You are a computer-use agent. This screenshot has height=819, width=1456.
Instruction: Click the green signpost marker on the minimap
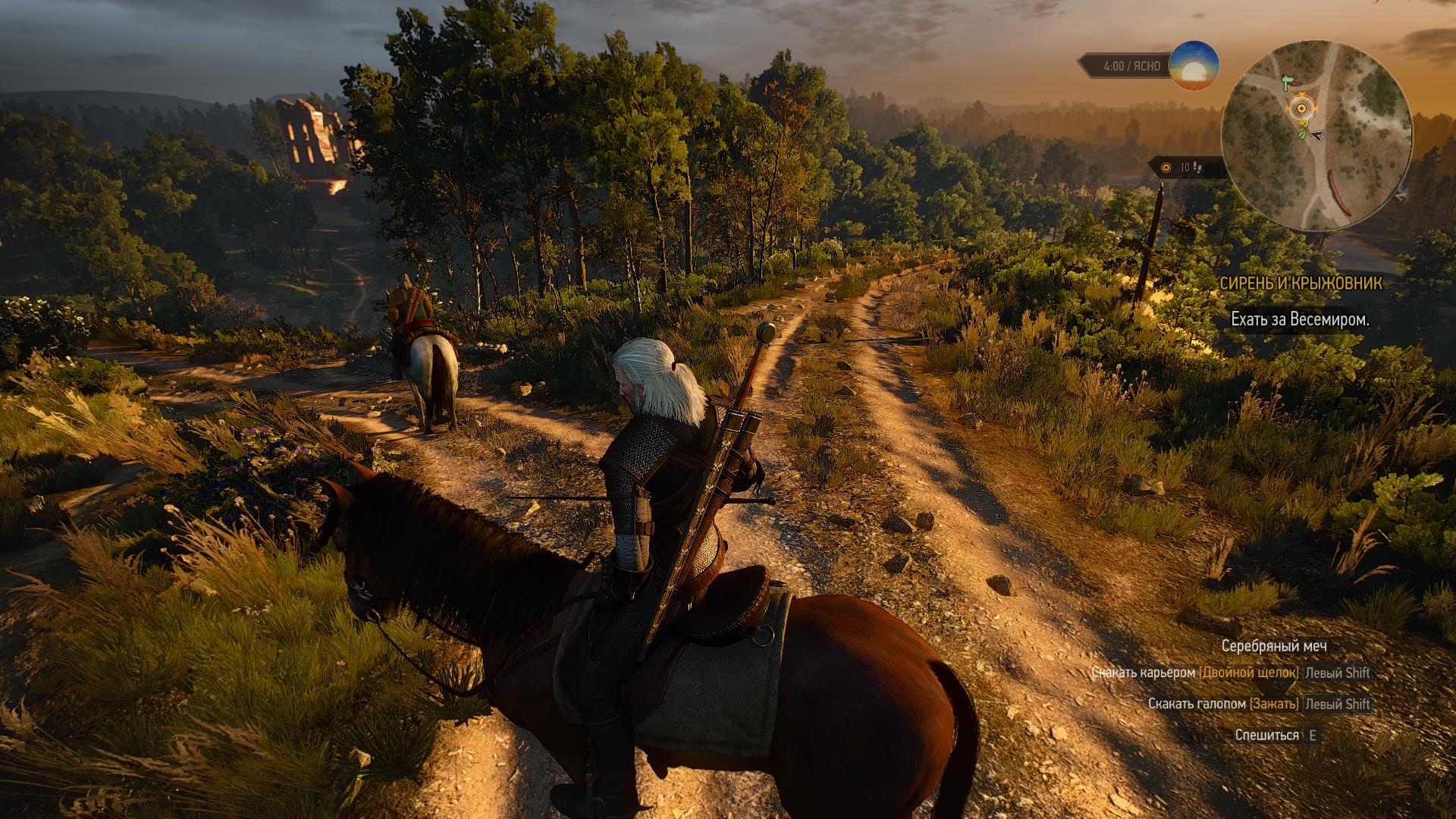(x=1286, y=82)
